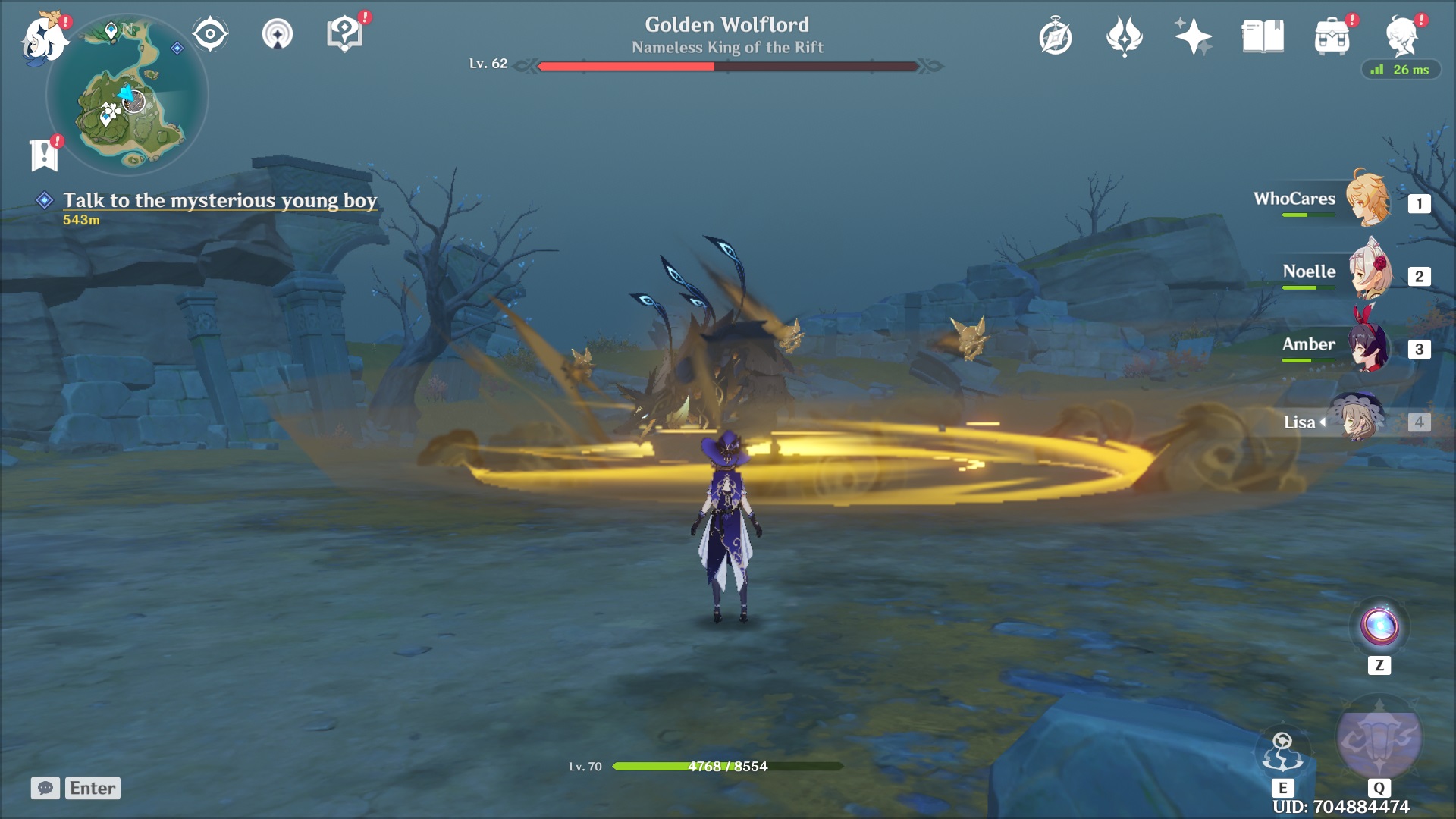This screenshot has height=819, width=1456.
Task: Open the eye-shaped icon beside the minimap
Action: click(x=210, y=34)
